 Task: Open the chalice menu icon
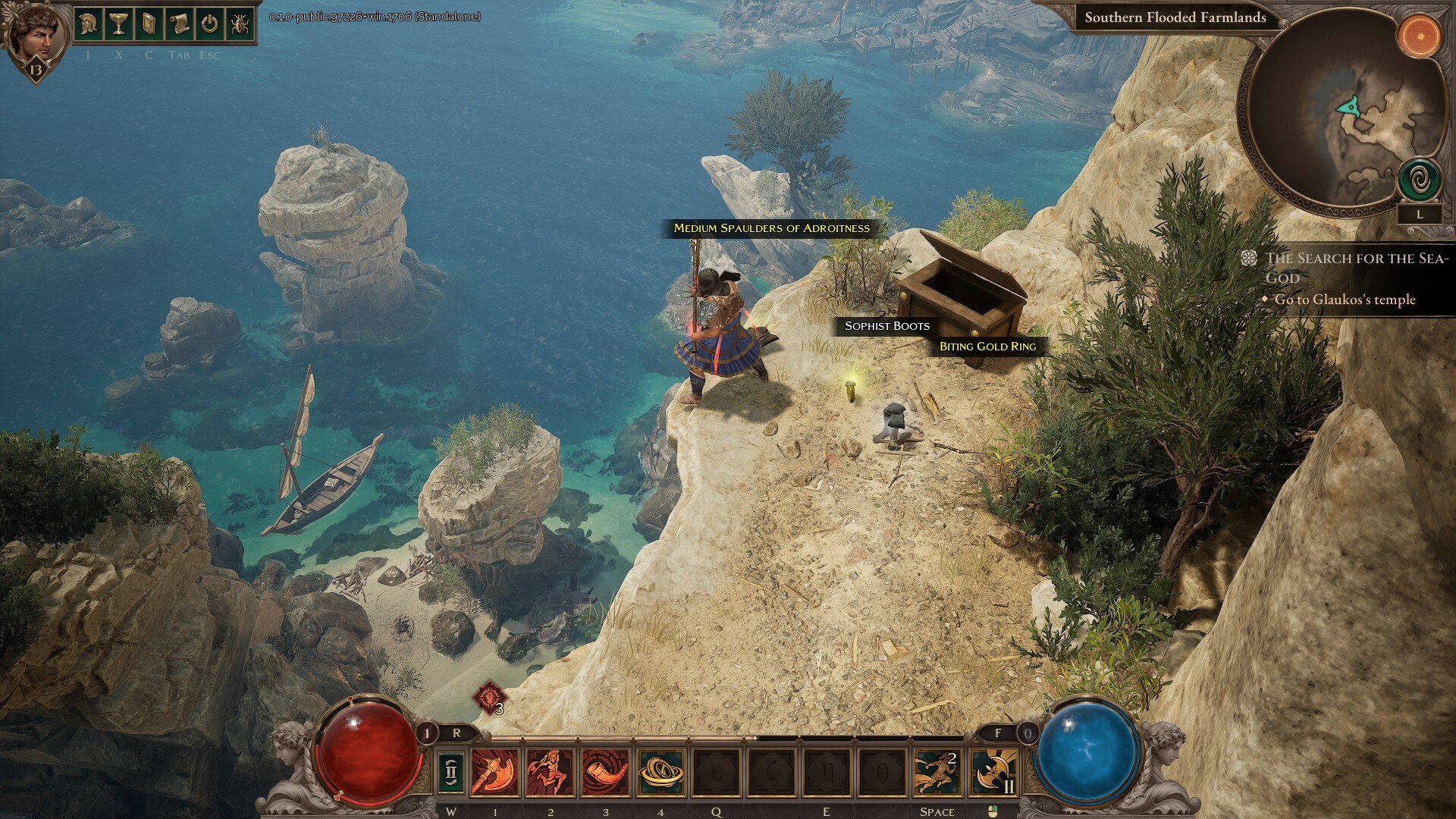(118, 24)
